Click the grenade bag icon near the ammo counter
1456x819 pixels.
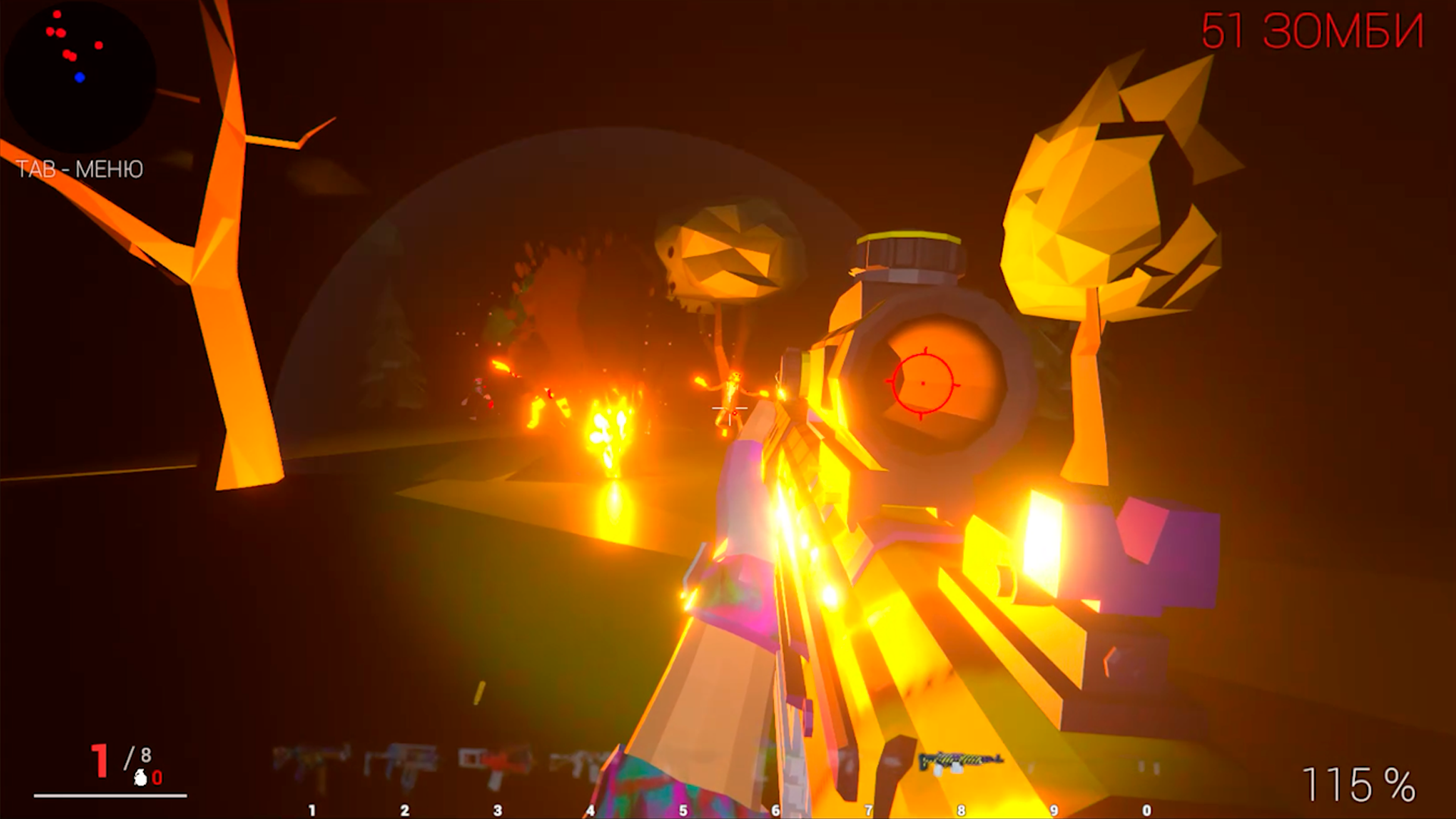[x=140, y=779]
